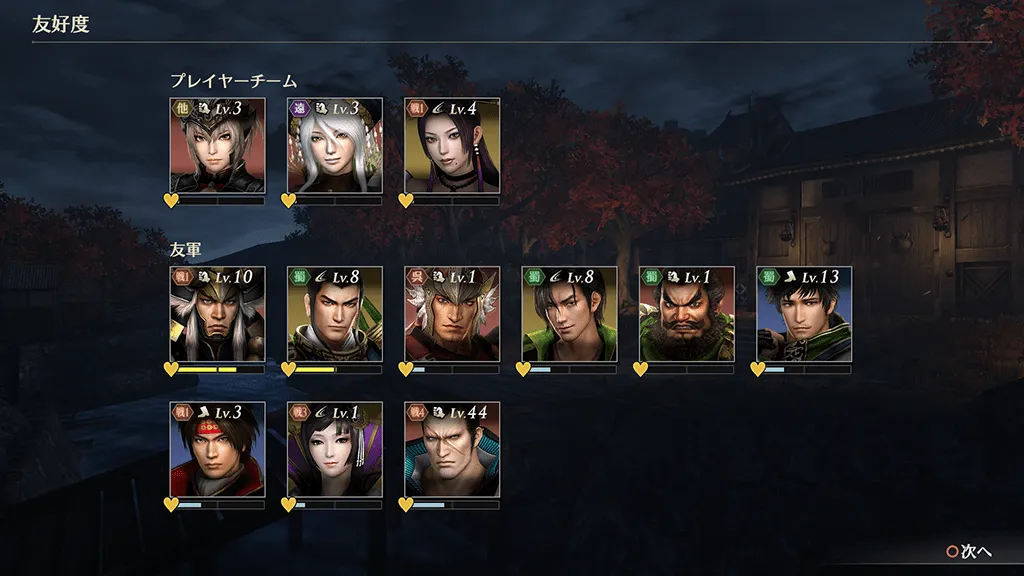Viewport: 1024px width, 576px height.
Task: Select the silver-helmeted Lv.3 player team portrait
Action: point(217,146)
